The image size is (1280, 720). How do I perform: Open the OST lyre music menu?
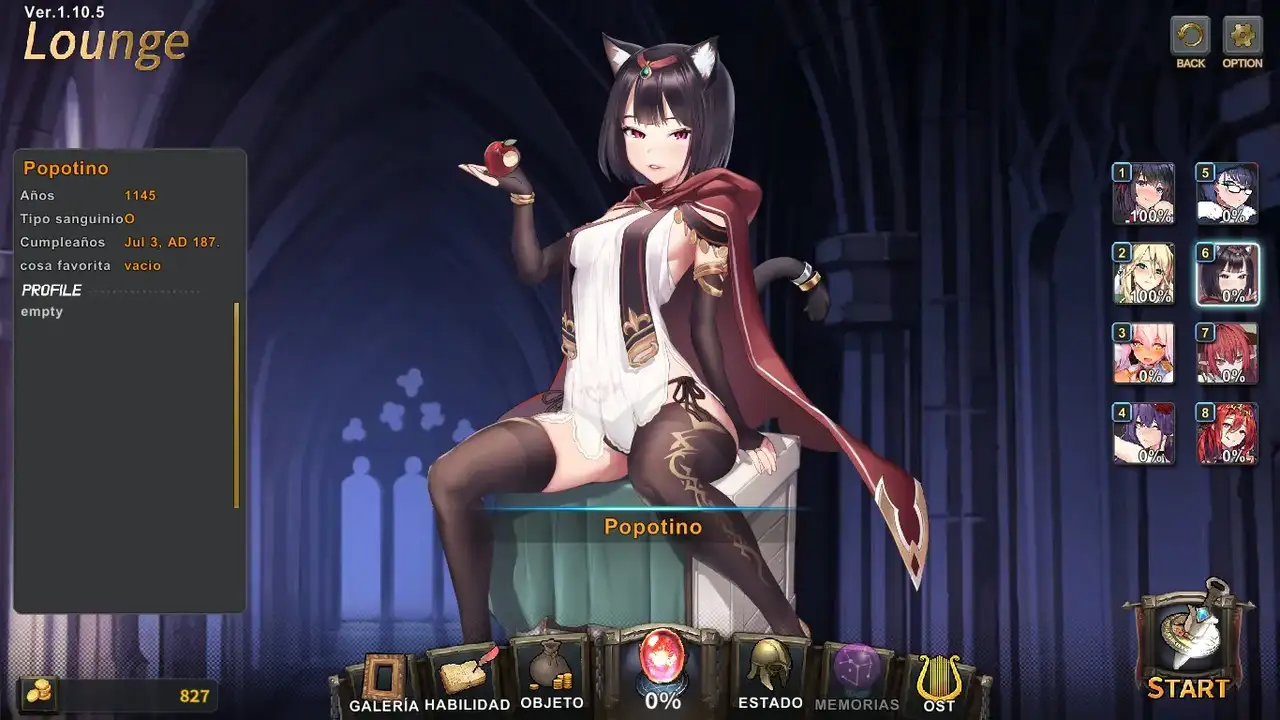point(938,681)
